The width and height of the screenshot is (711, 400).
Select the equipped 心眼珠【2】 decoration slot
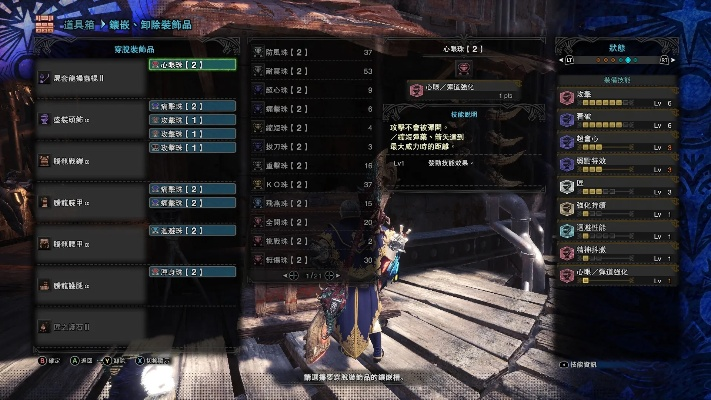click(192, 64)
